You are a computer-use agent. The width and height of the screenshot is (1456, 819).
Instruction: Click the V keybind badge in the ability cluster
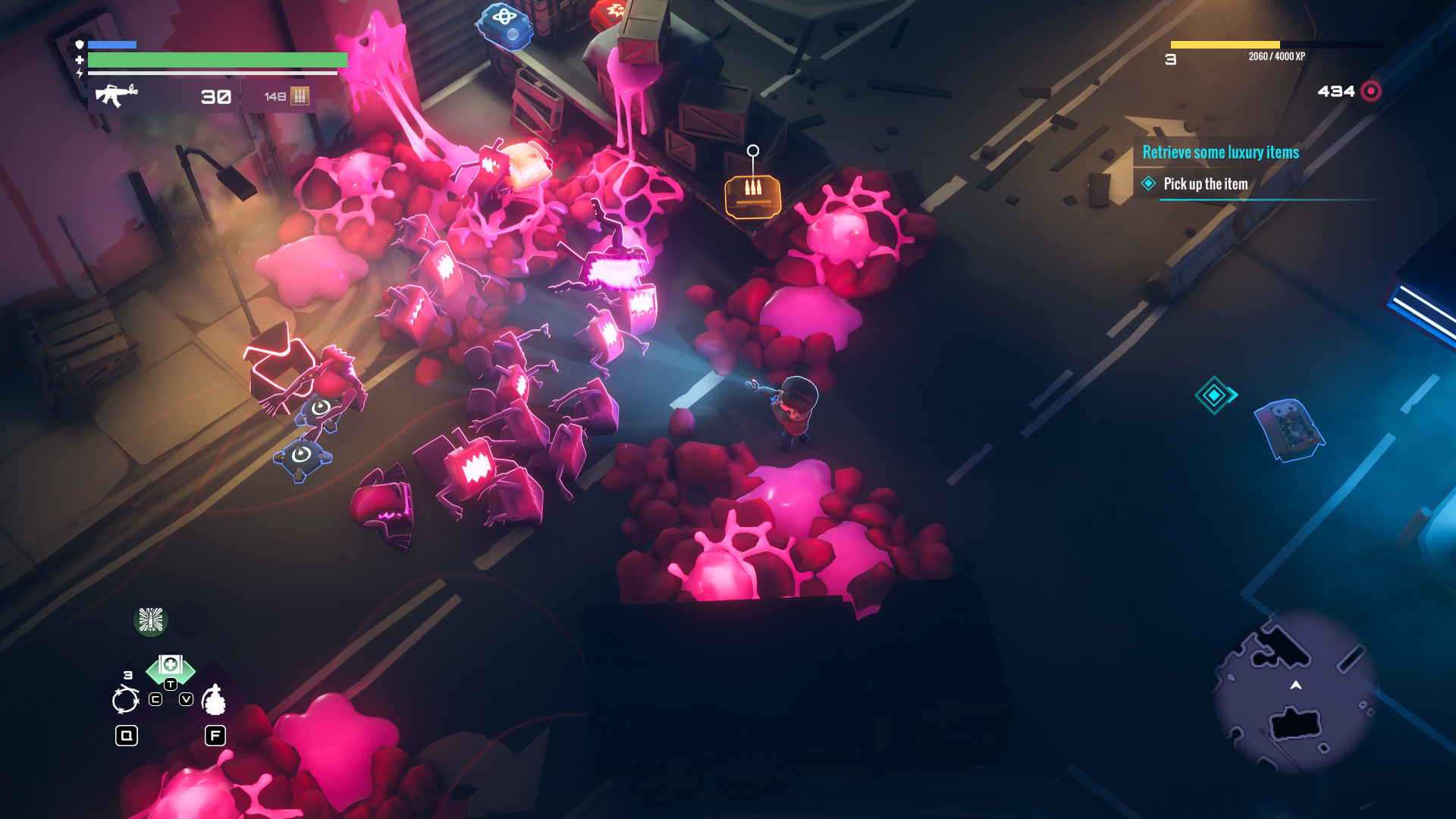click(186, 699)
